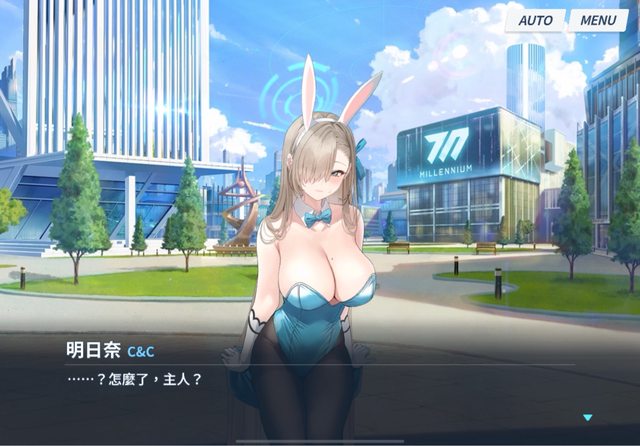Open the MENU button

(598, 21)
